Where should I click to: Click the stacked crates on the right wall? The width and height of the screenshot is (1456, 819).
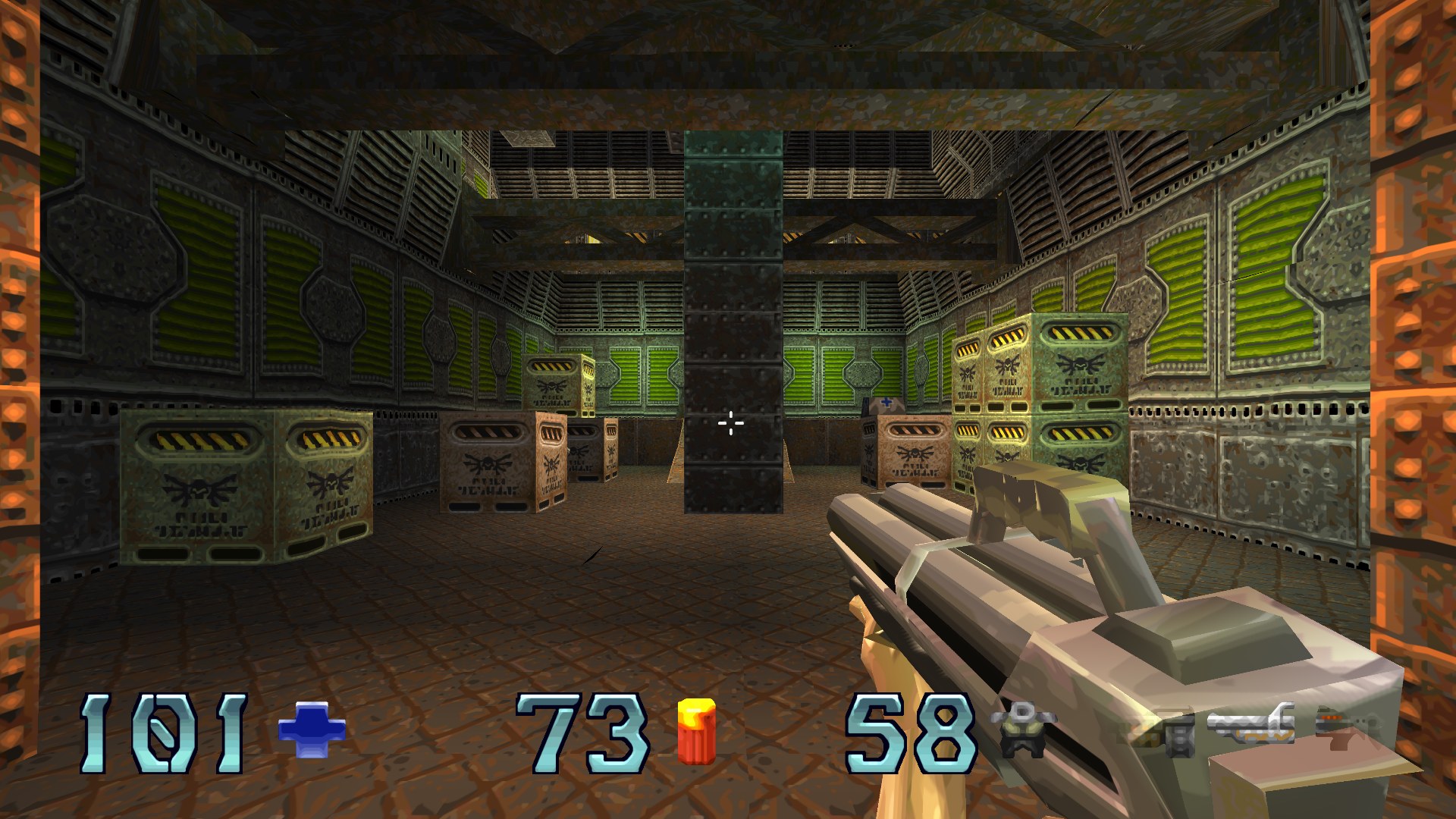[x=1039, y=394]
